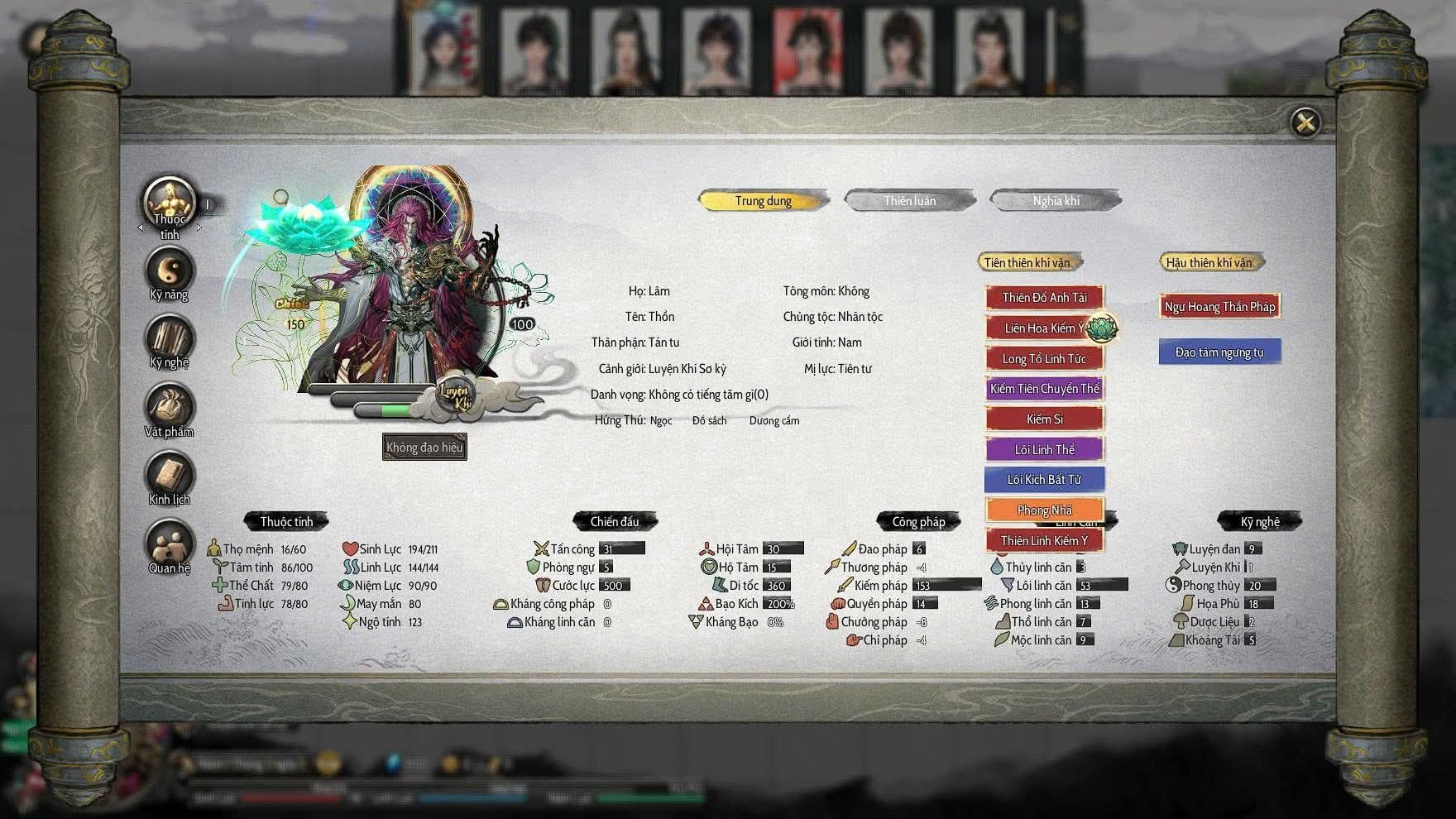Choose the Nghĩa khí trait label

pyautogui.click(x=1056, y=201)
